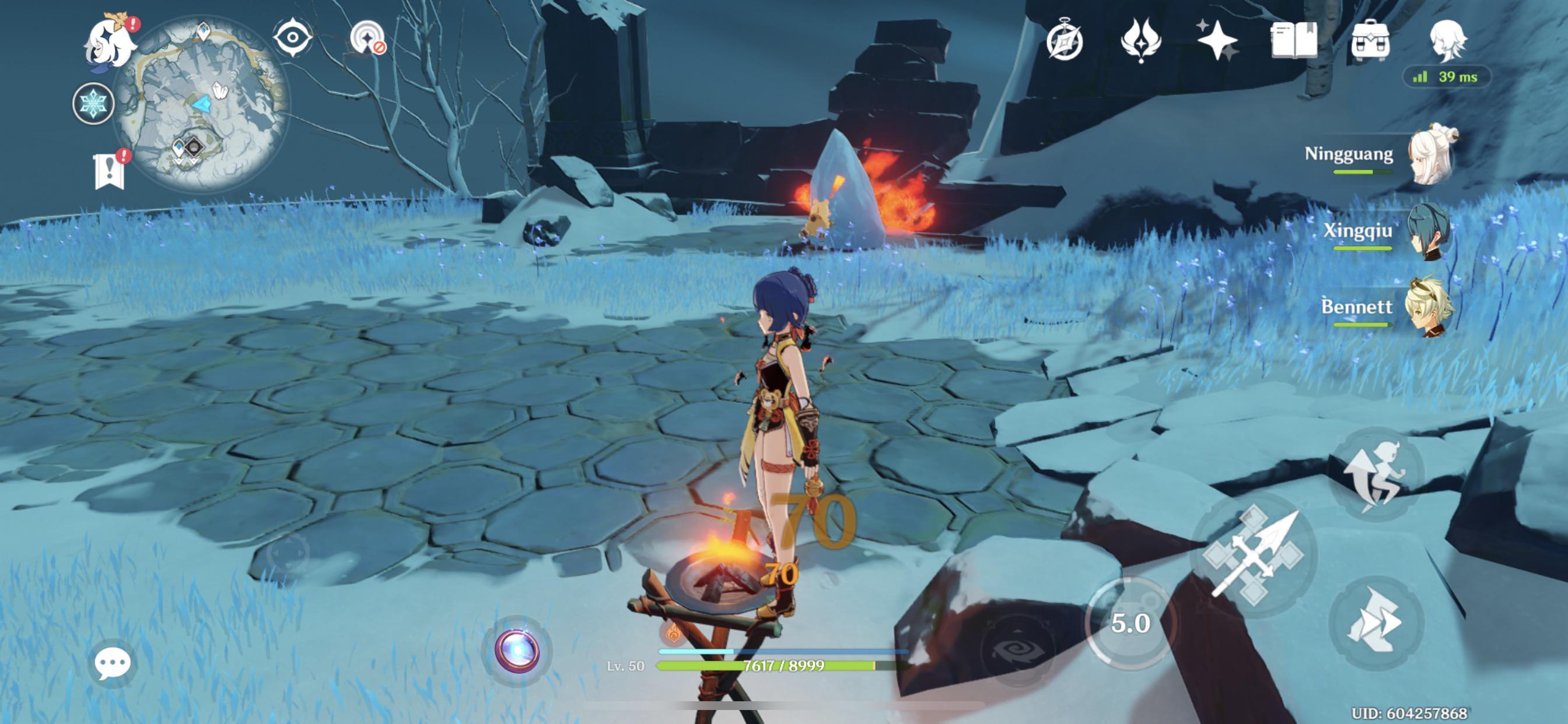Tap the jump button
1568x724 pixels.
click(x=1375, y=473)
